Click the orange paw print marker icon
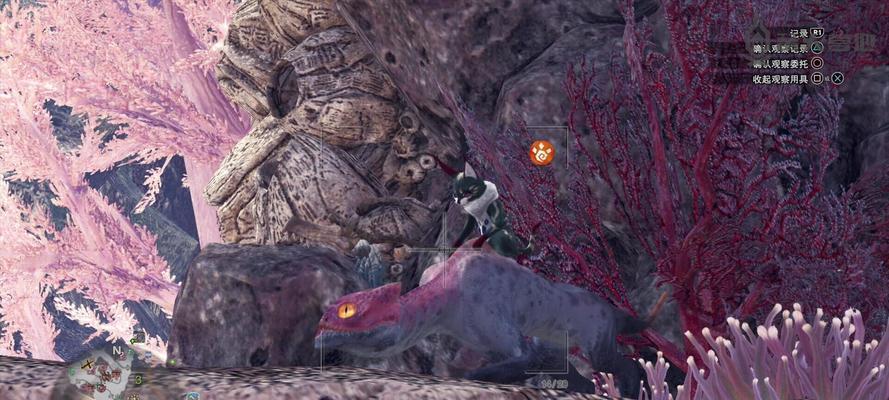 coord(541,152)
